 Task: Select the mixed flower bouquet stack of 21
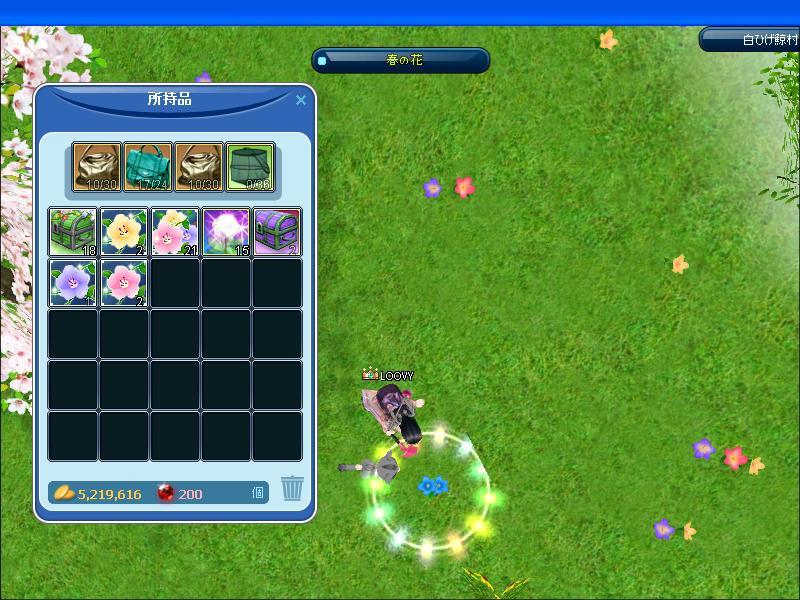click(x=175, y=232)
